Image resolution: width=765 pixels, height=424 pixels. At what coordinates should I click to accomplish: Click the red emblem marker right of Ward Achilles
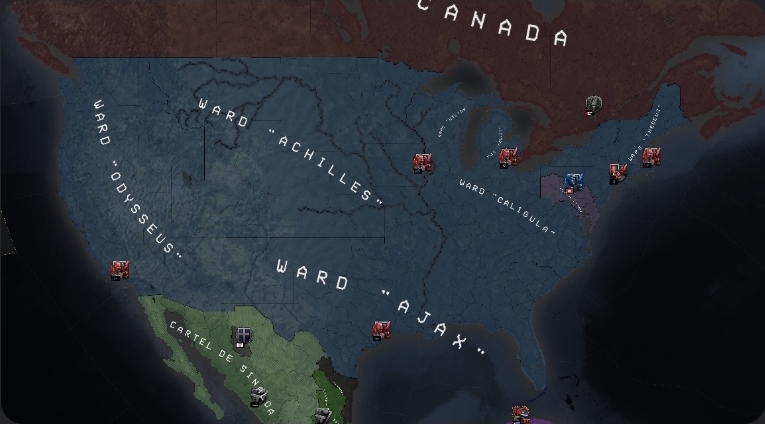[424, 161]
